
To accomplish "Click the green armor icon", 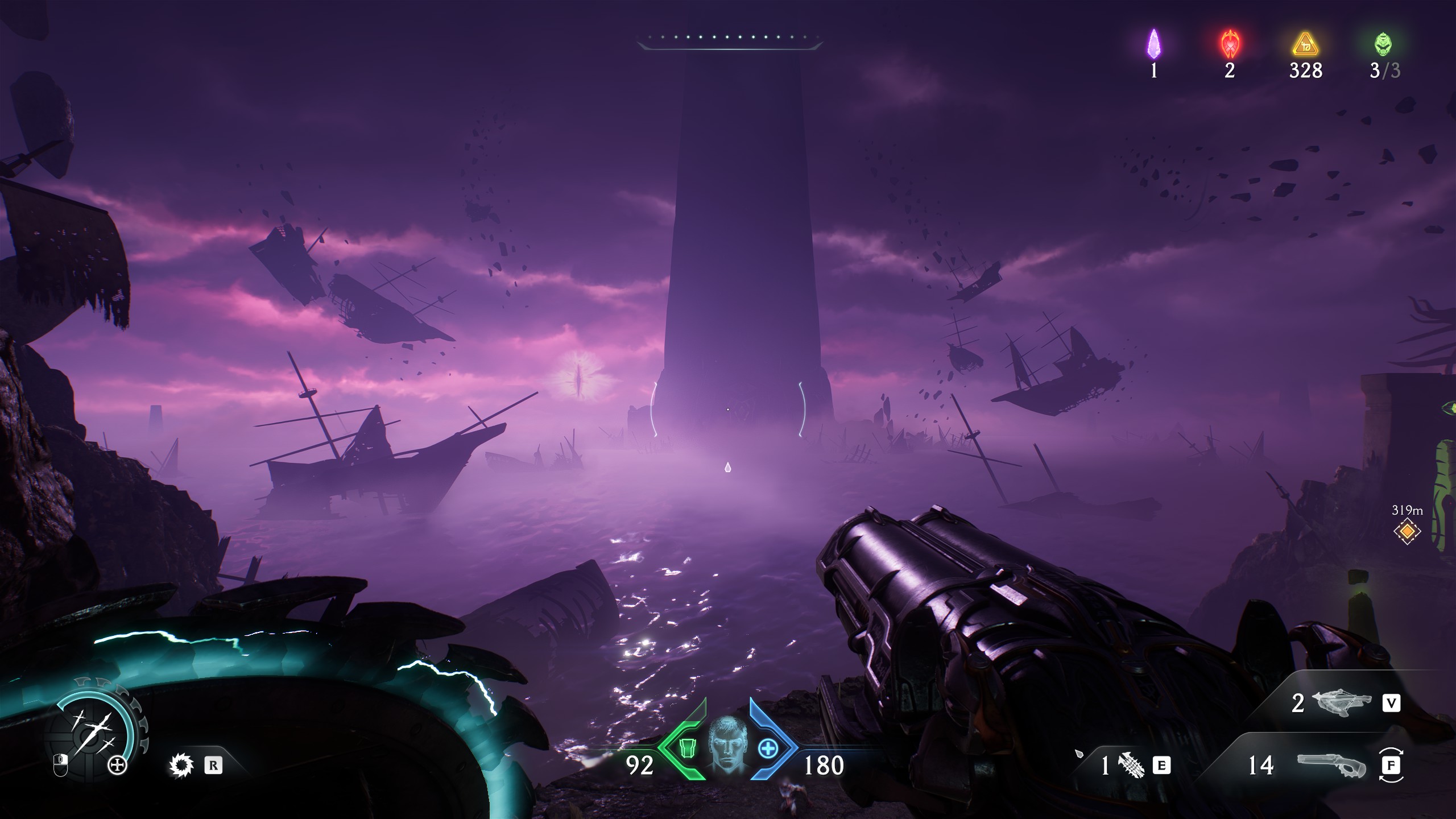I will [x=686, y=749].
